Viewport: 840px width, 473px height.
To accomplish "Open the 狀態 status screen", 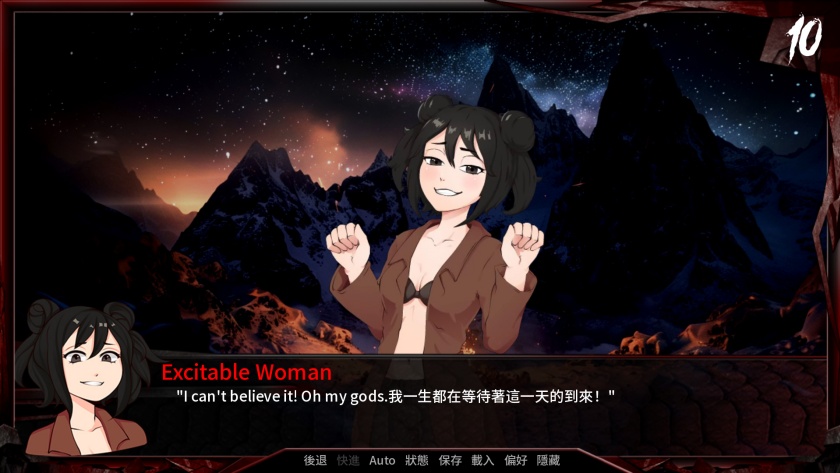I will click(x=417, y=460).
